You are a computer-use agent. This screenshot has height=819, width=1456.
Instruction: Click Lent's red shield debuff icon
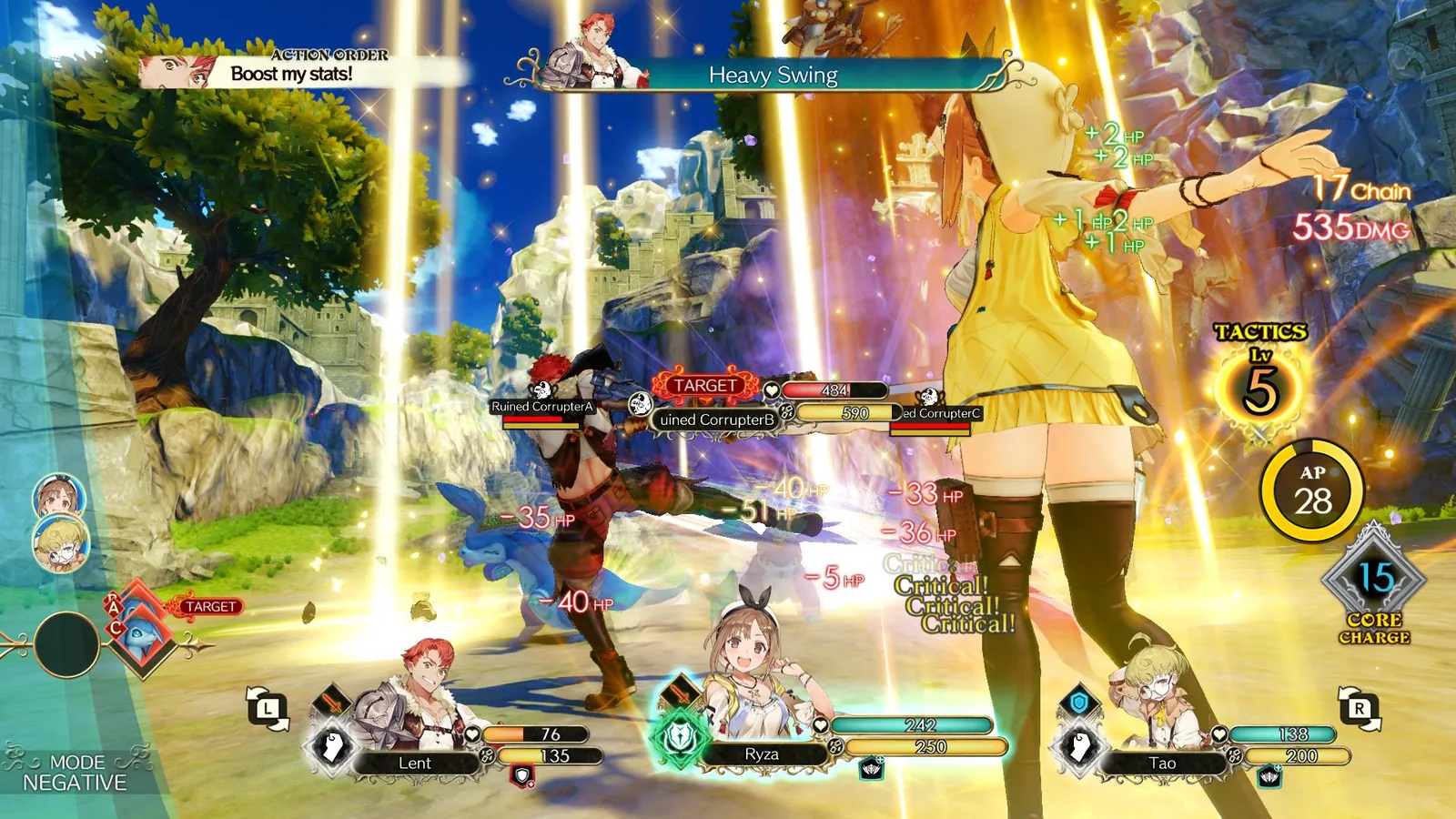[524, 776]
